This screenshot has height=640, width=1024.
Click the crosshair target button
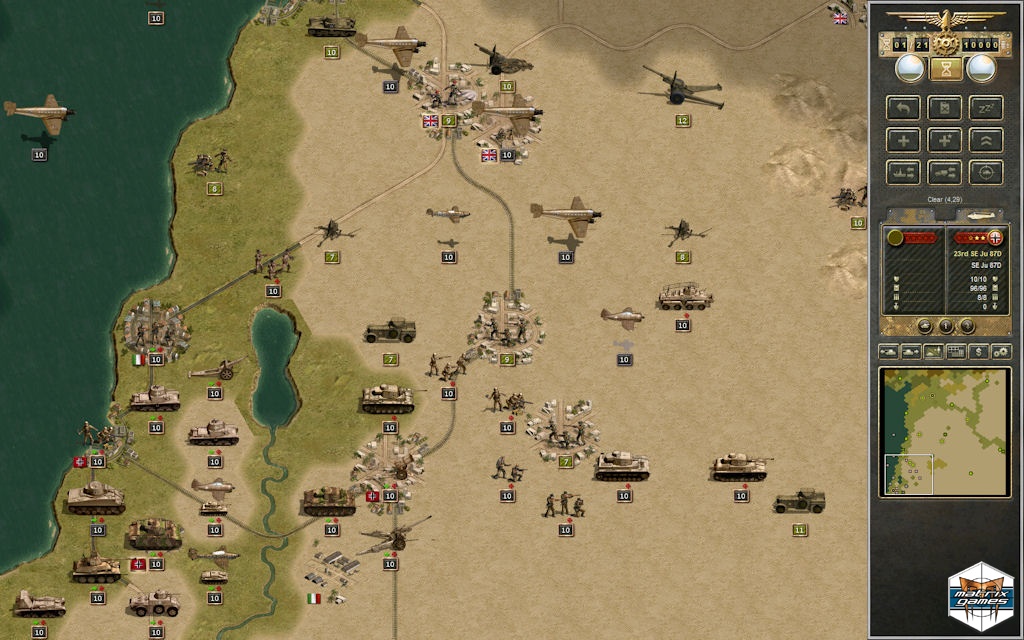pyautogui.click(x=986, y=172)
